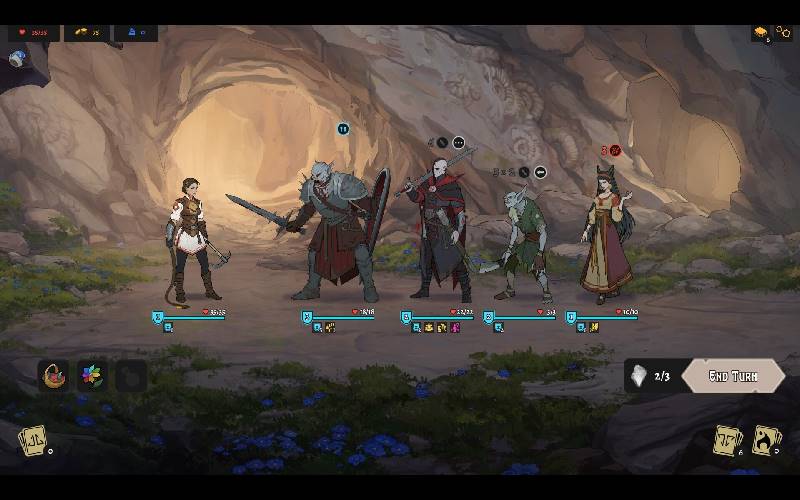Open the settings gear menu
Screen dimensions: 800x500
click(x=783, y=33)
